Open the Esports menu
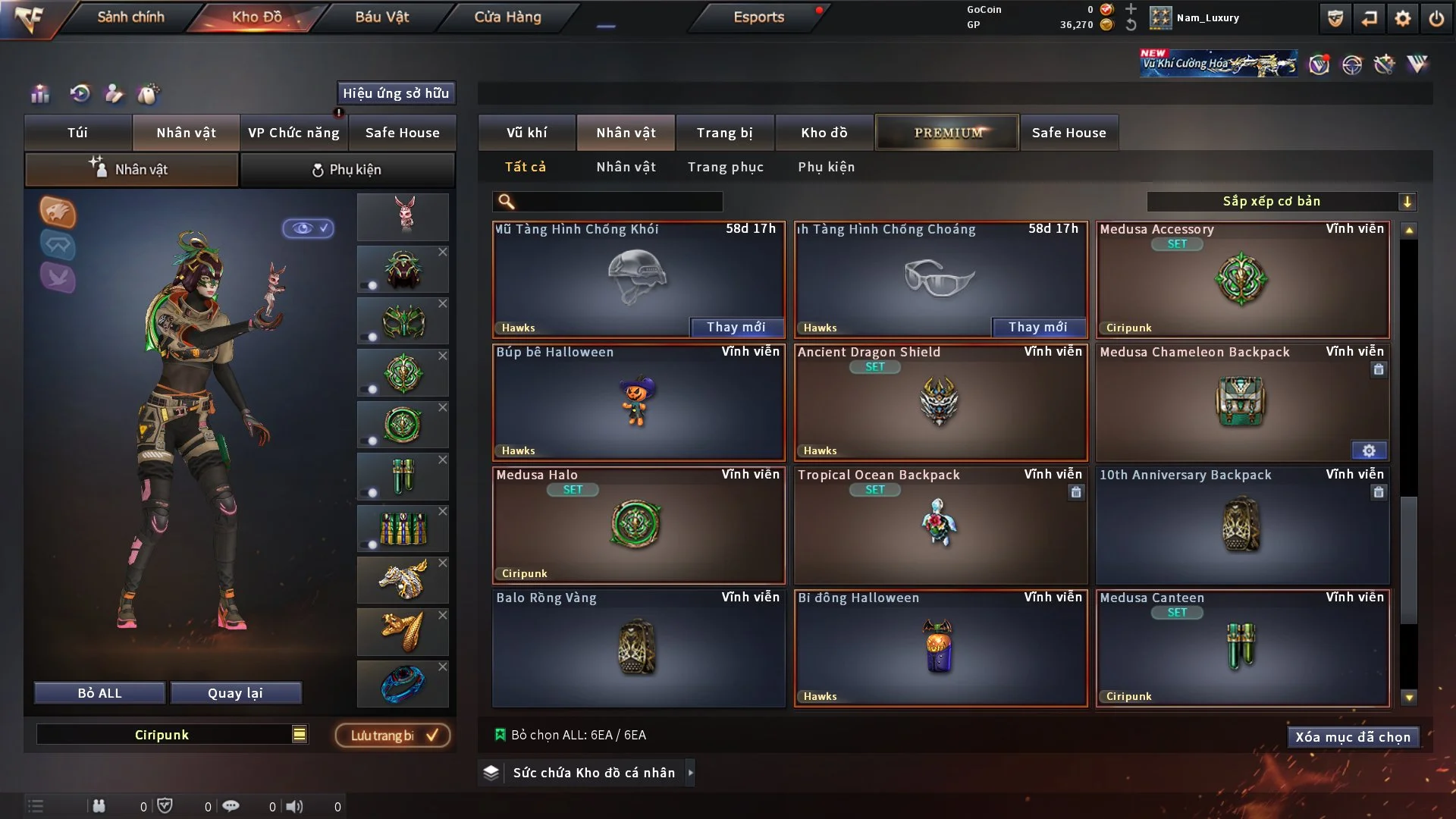The width and height of the screenshot is (1456, 819). point(758,17)
